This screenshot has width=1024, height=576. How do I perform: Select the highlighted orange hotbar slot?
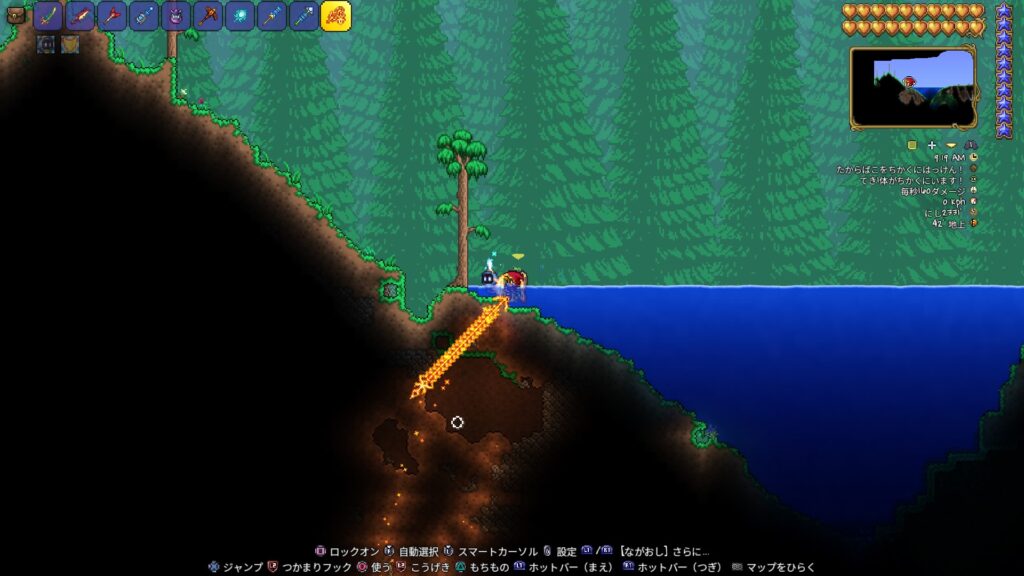click(x=335, y=16)
